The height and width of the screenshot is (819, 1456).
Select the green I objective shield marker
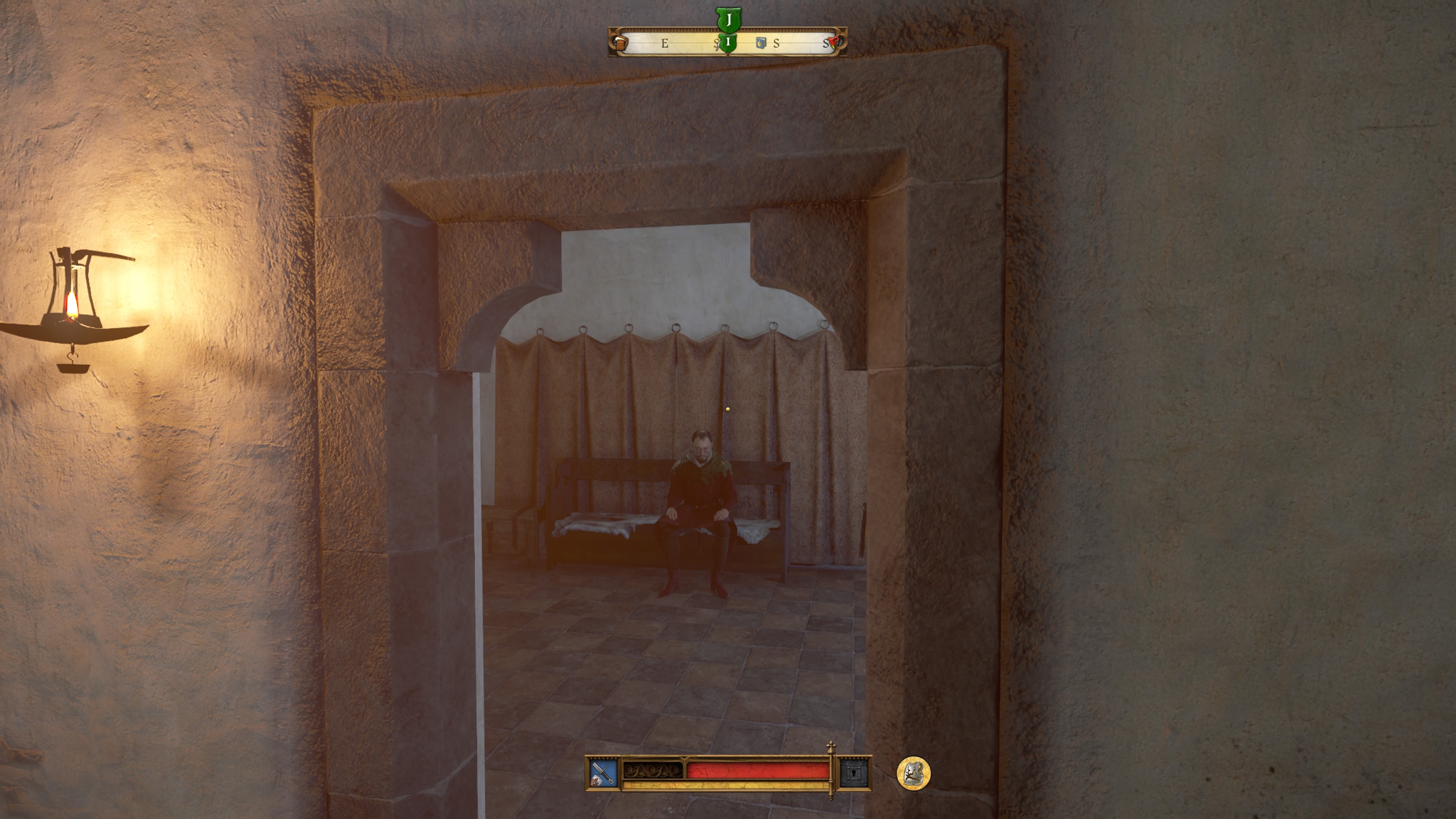[728, 44]
